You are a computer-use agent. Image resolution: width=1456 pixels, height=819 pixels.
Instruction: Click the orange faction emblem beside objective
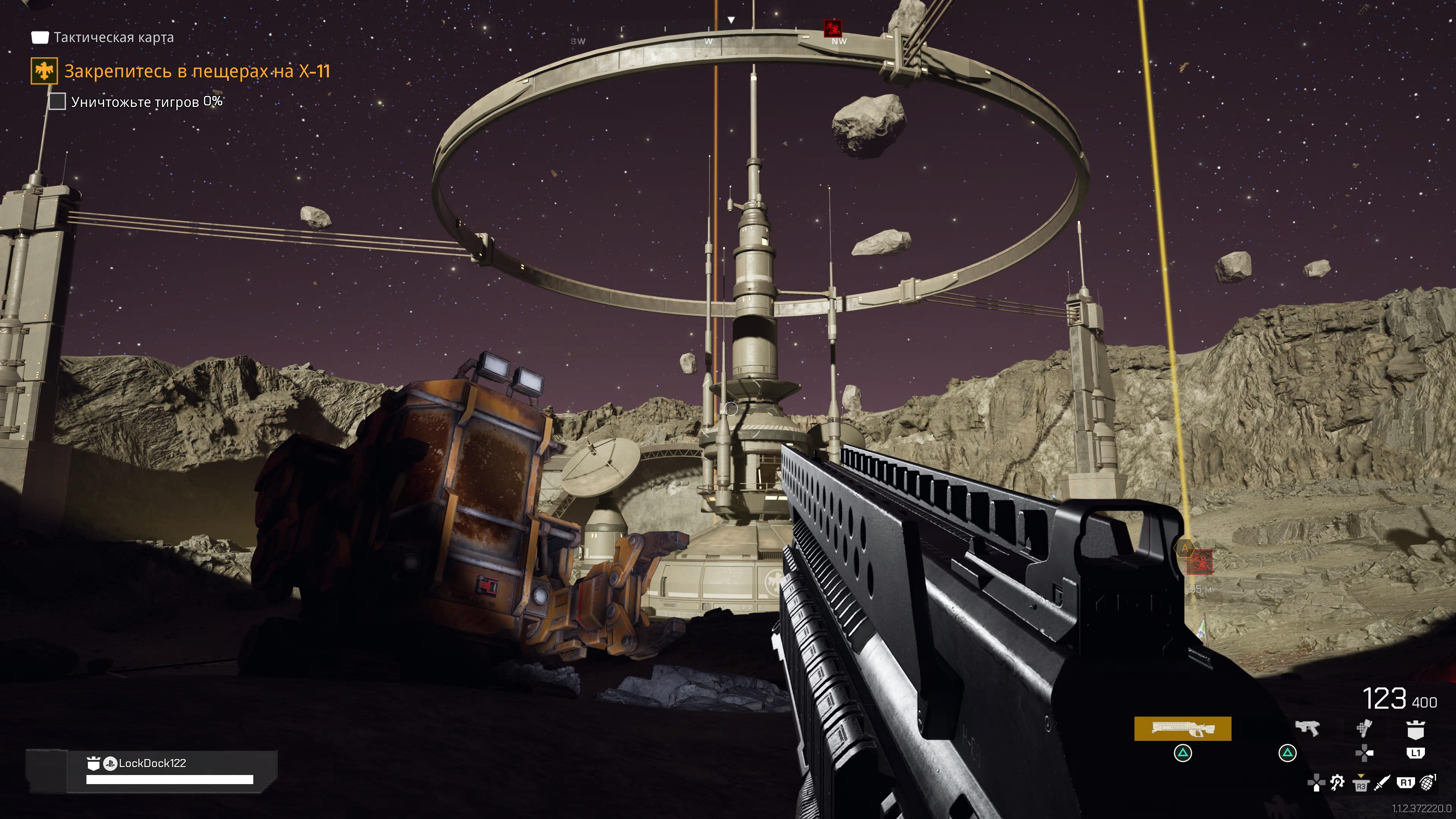pos(44,71)
